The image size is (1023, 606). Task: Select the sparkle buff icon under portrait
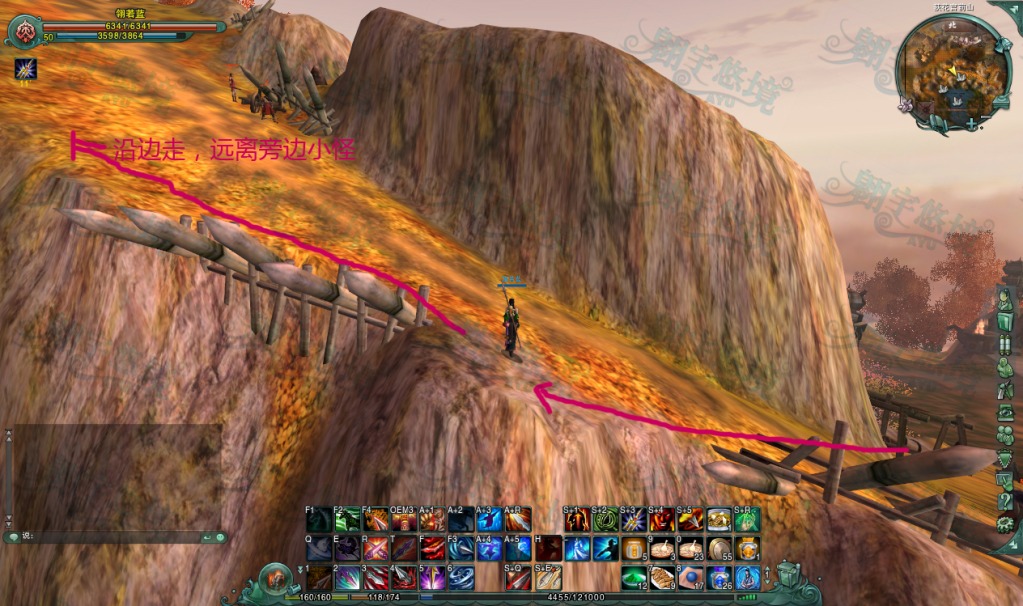coord(23,69)
